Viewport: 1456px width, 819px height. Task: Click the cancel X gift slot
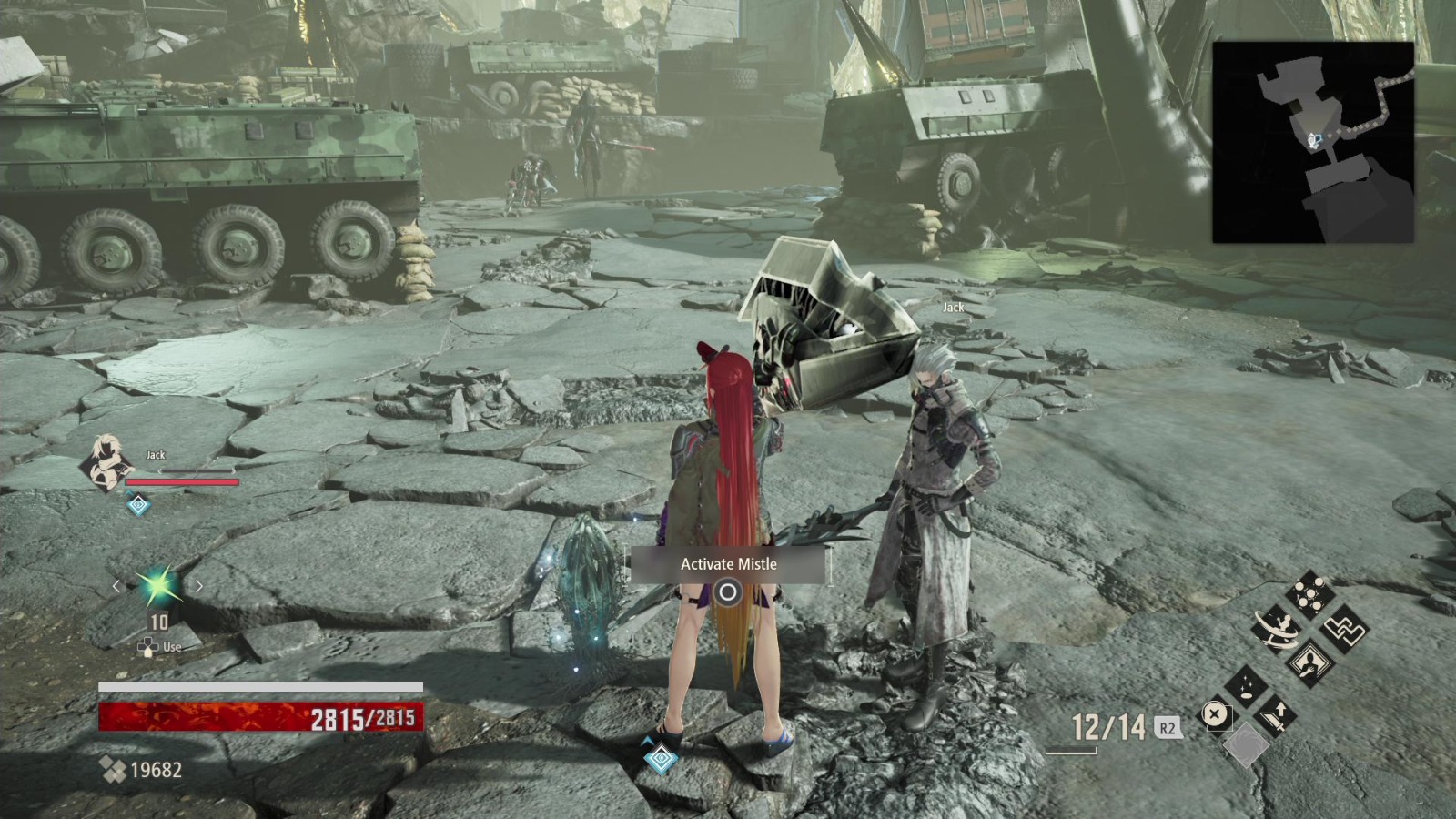point(1215,715)
